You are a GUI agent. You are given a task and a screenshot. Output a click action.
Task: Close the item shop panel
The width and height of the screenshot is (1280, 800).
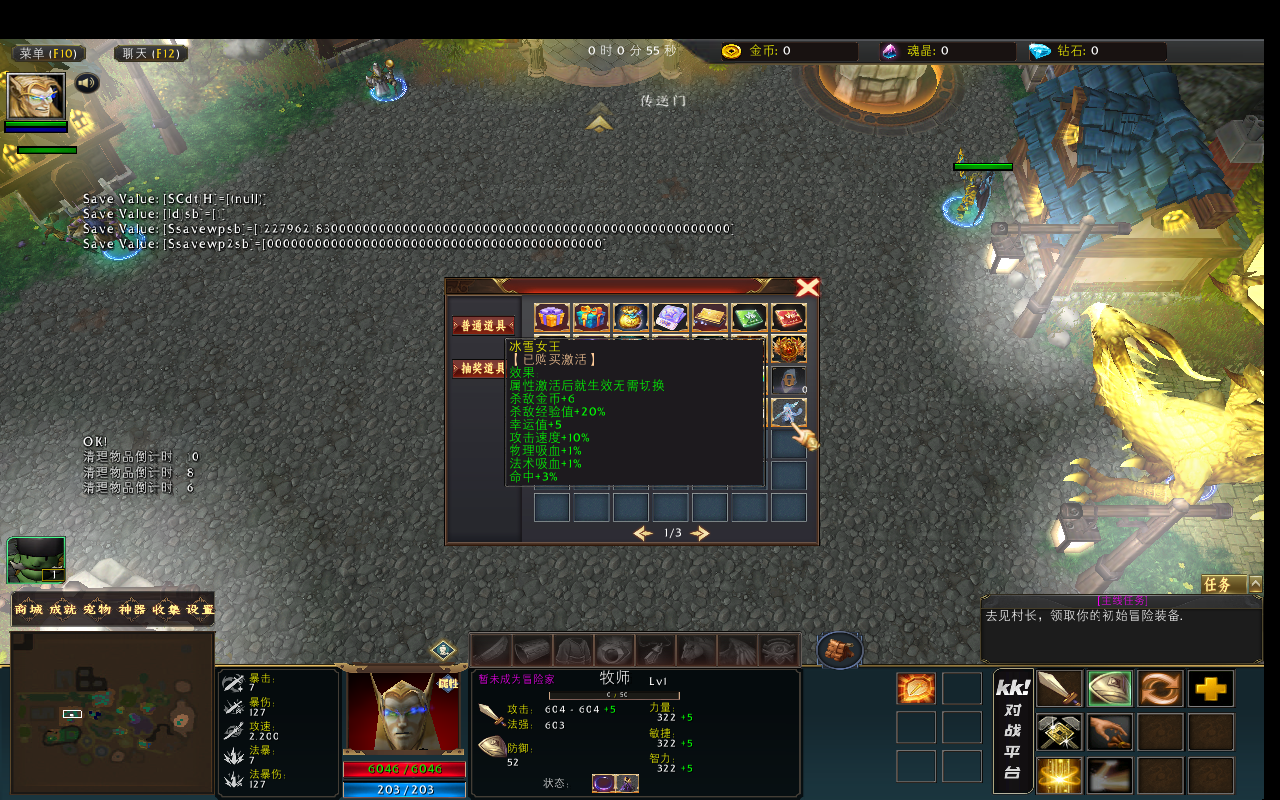(x=807, y=288)
